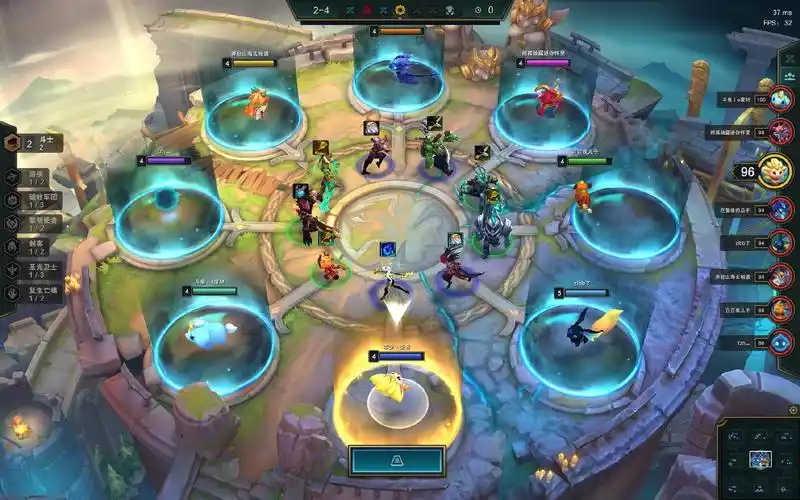
Task: Click the teal button below the yellow circle
Action: [x=397, y=461]
